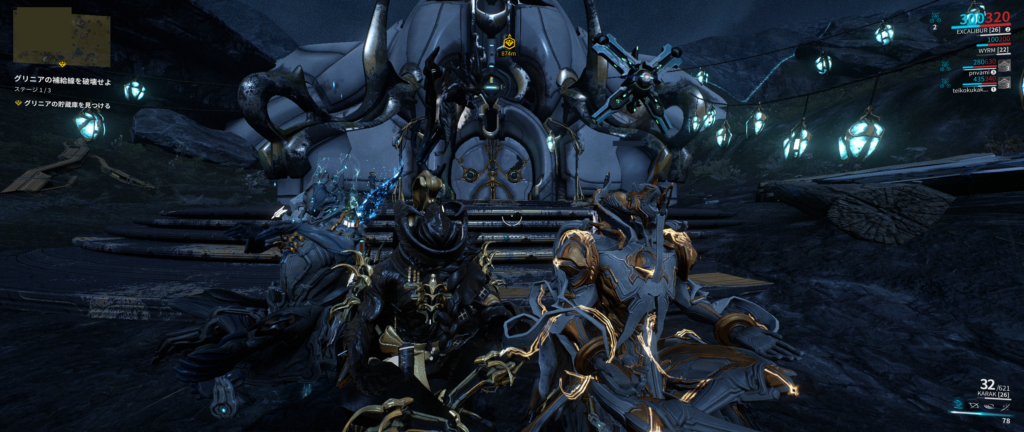Click the yellow objective waypoint marker
The height and width of the screenshot is (432, 1024).
click(509, 44)
